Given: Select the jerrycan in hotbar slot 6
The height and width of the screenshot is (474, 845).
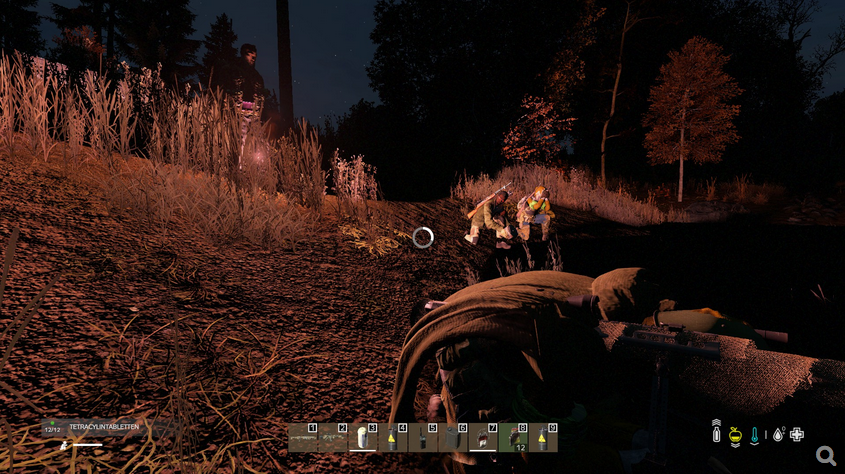Looking at the screenshot, I should [x=453, y=437].
